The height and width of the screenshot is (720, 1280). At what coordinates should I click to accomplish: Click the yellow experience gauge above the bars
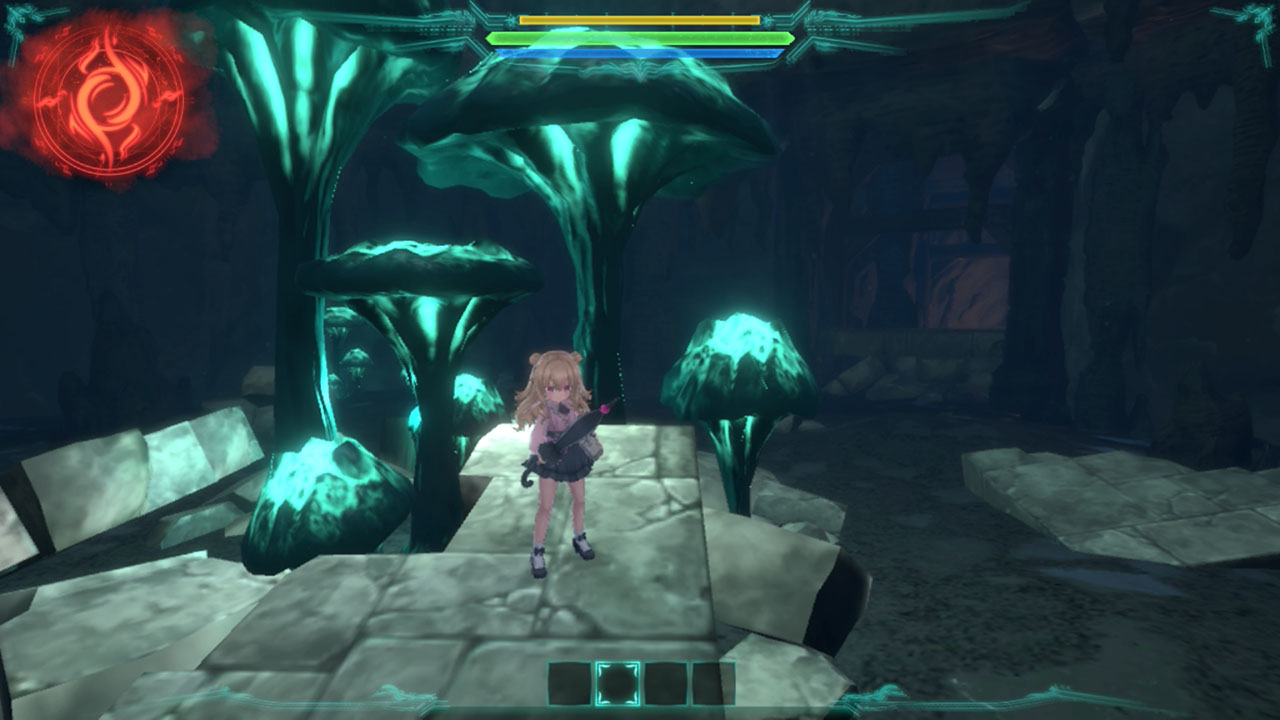(640, 19)
